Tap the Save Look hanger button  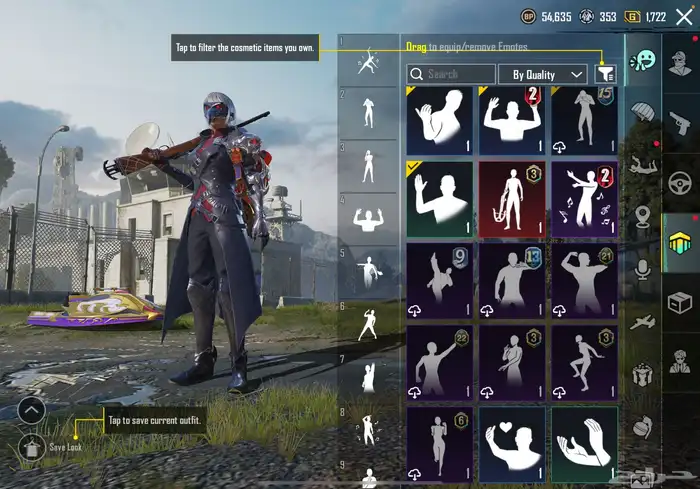(31, 447)
